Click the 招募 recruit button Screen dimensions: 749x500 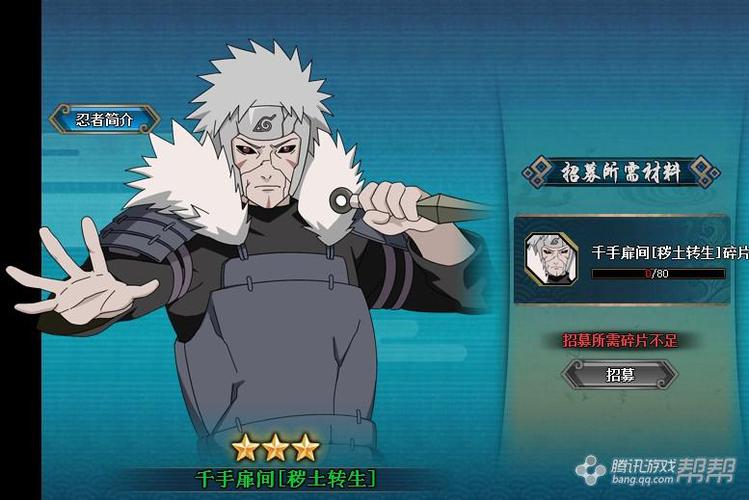click(x=619, y=375)
